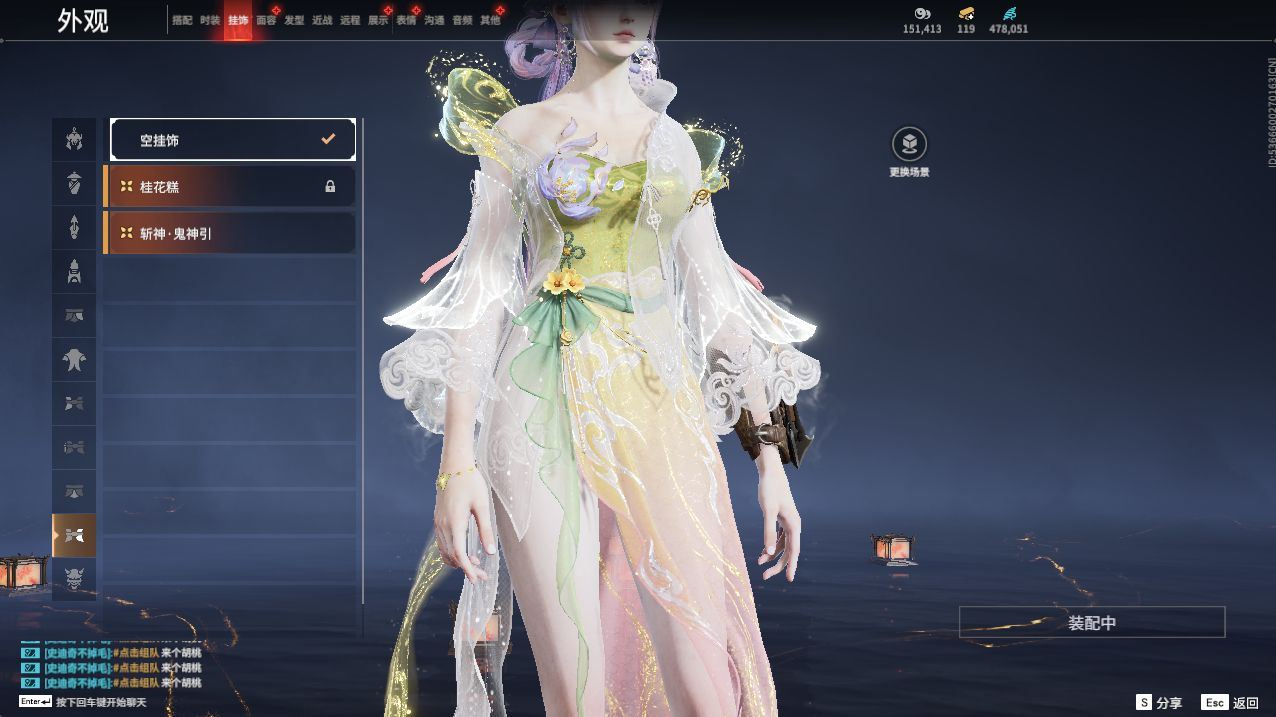
Task: Select the locked 桂花糕 accessory
Action: [x=230, y=187]
